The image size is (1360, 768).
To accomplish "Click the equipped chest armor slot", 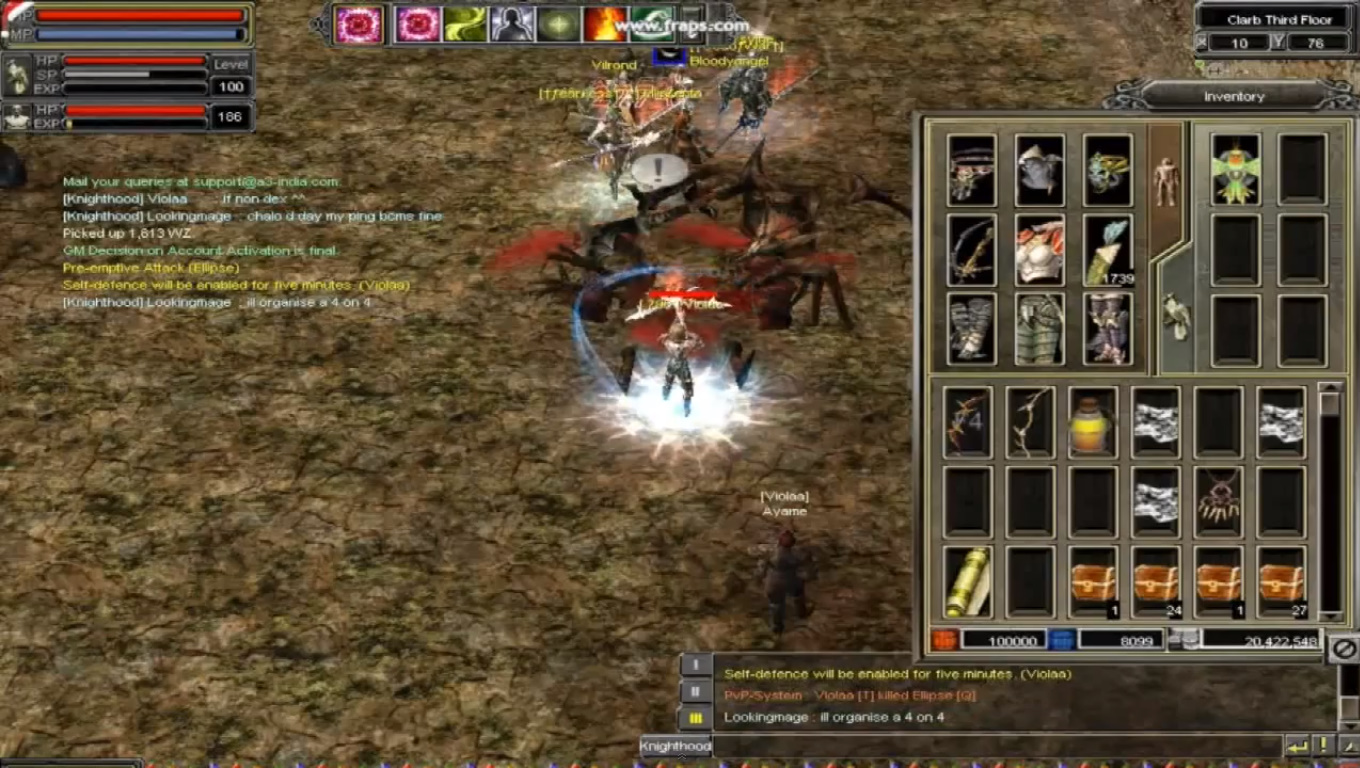I will [1040, 250].
